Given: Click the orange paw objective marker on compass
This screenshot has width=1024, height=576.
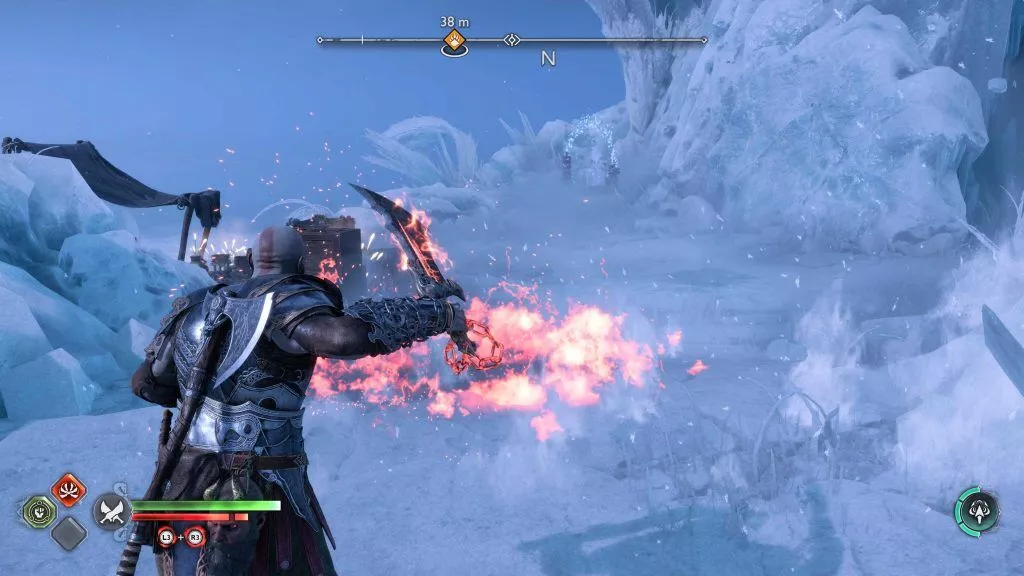Looking at the screenshot, I should point(454,41).
